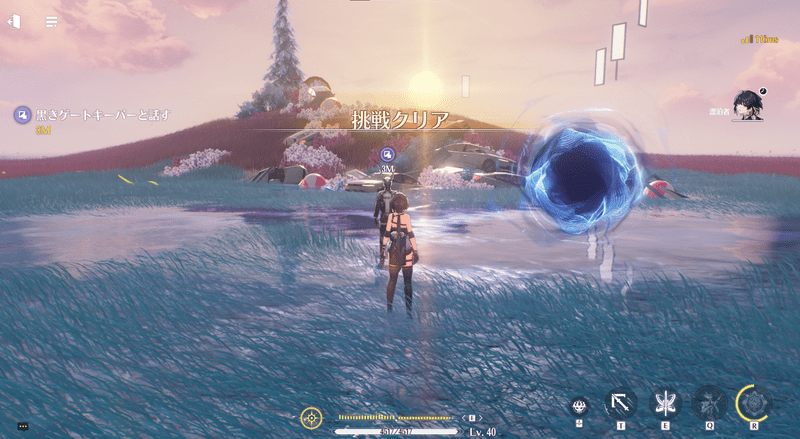
Task: Activate the crossed-blades resonance skill
Action: tap(665, 403)
